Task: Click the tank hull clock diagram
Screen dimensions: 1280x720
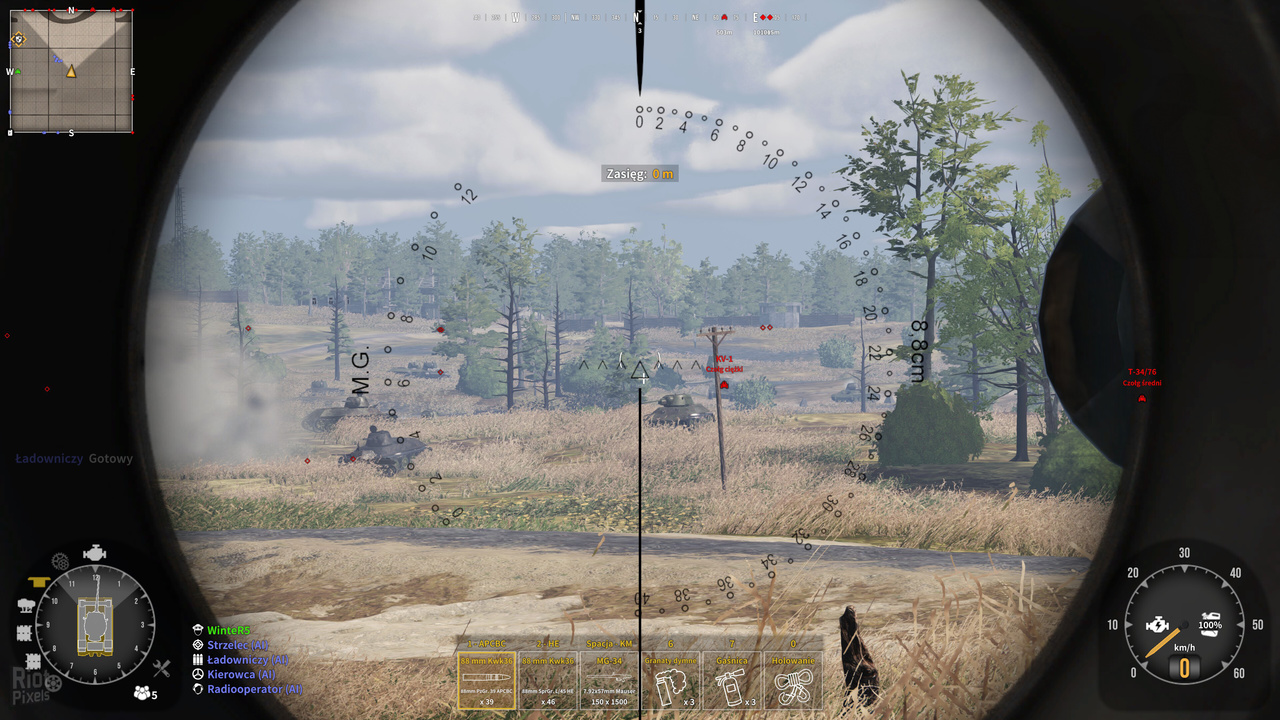Action: [95, 625]
